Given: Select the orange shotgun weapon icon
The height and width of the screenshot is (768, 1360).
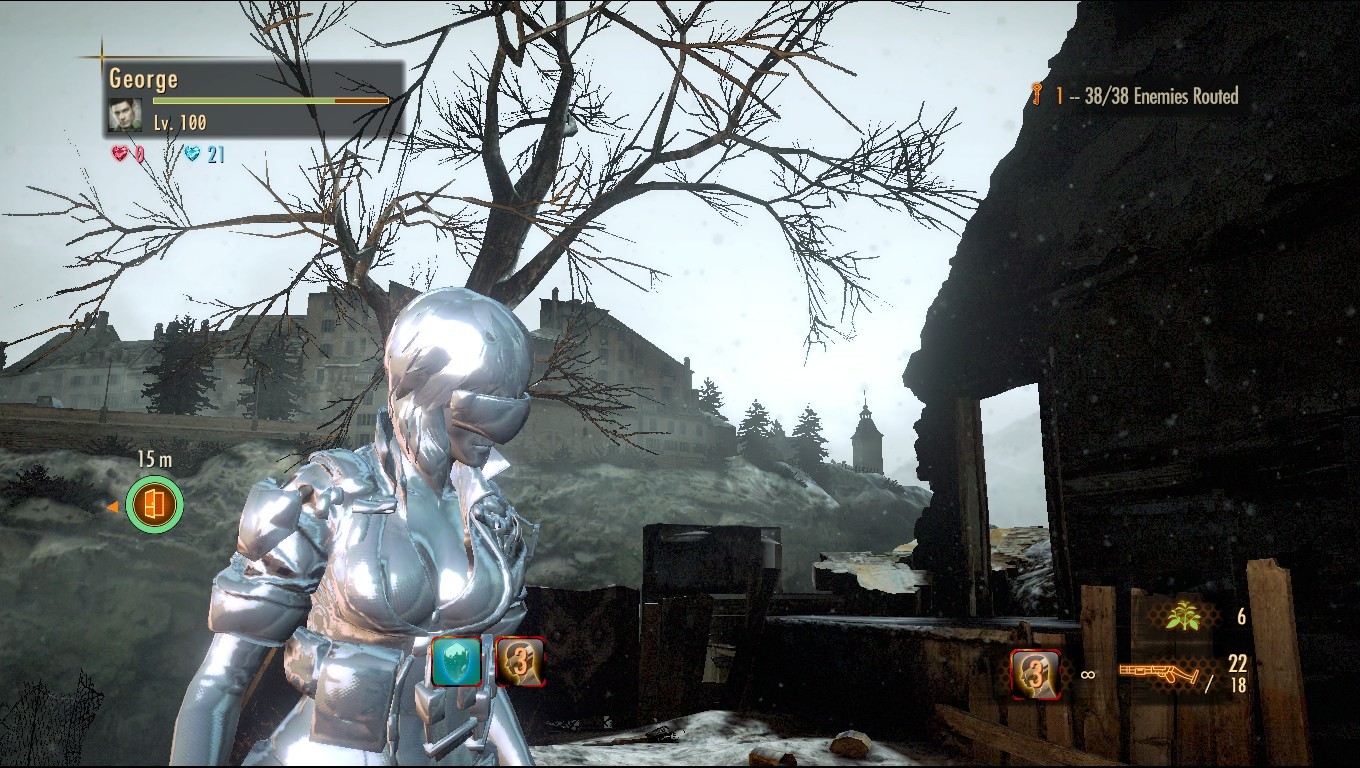Looking at the screenshot, I should pyautogui.click(x=1159, y=674).
